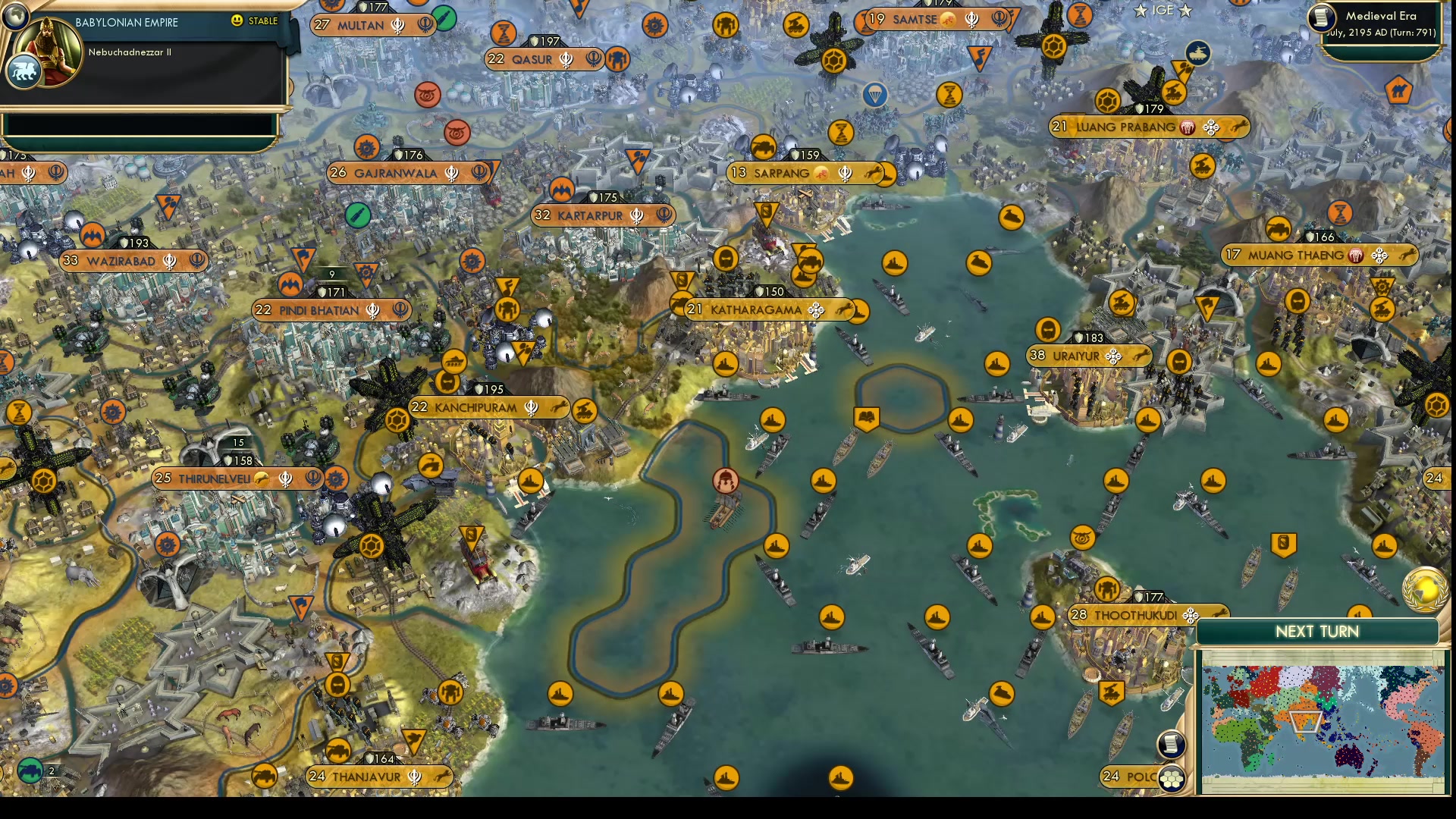The width and height of the screenshot is (1456, 819).
Task: Select the Uraiyur city banner
Action: point(1089,355)
